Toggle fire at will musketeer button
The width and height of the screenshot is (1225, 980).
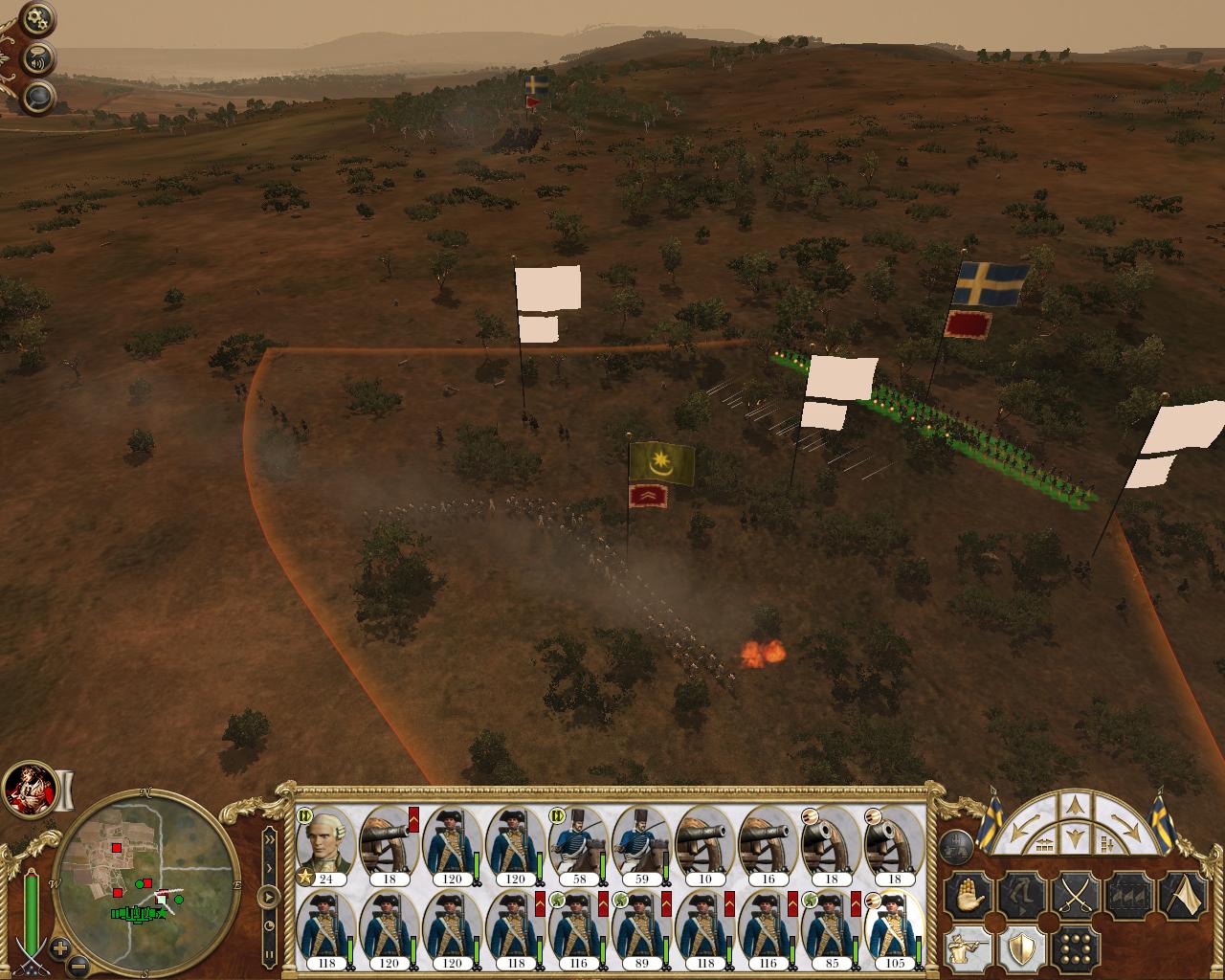click(967, 947)
